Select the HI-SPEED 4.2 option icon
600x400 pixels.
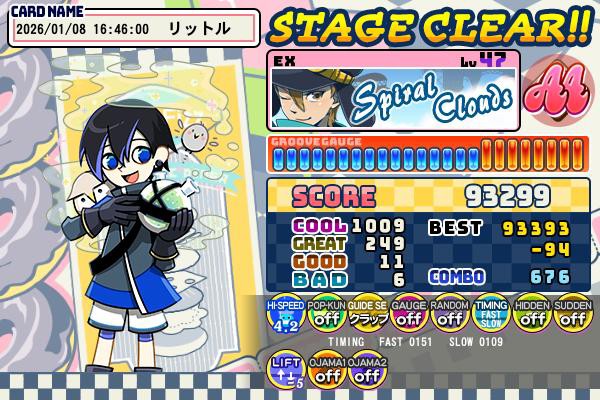pyautogui.click(x=285, y=318)
